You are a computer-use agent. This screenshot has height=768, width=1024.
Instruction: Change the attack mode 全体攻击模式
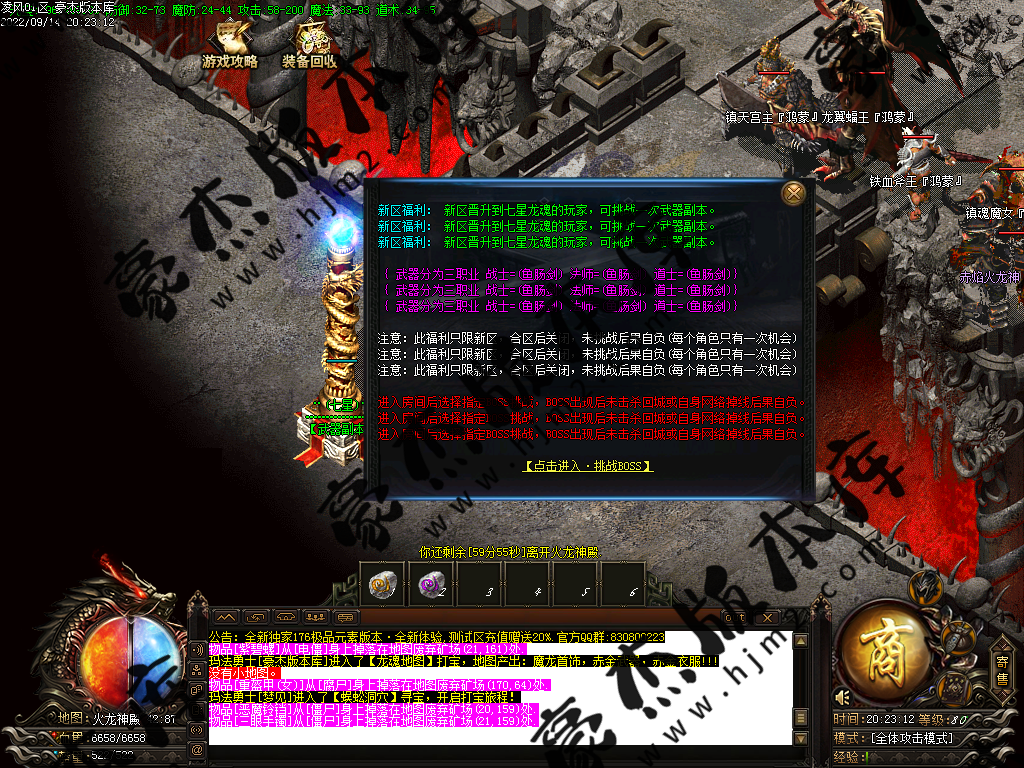(910, 738)
